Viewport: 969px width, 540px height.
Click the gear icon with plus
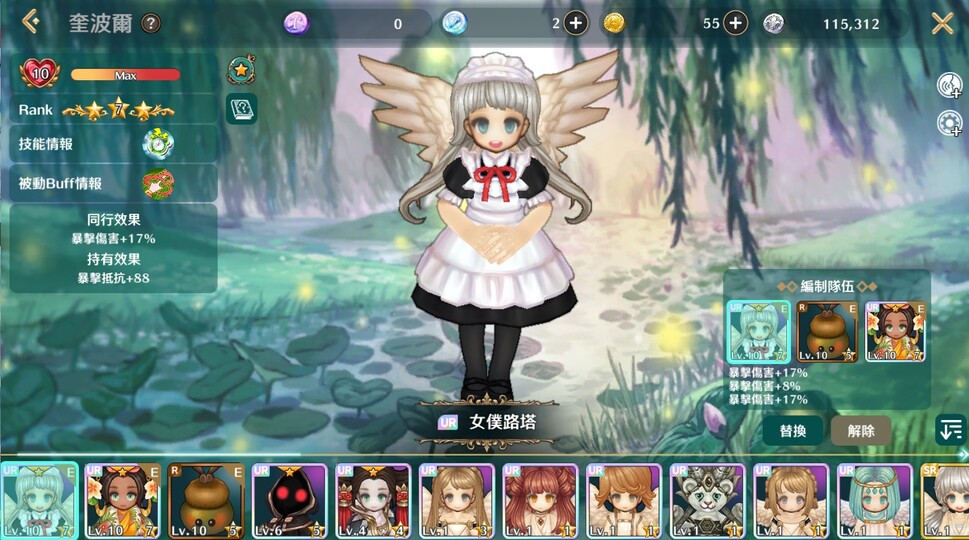[x=949, y=123]
